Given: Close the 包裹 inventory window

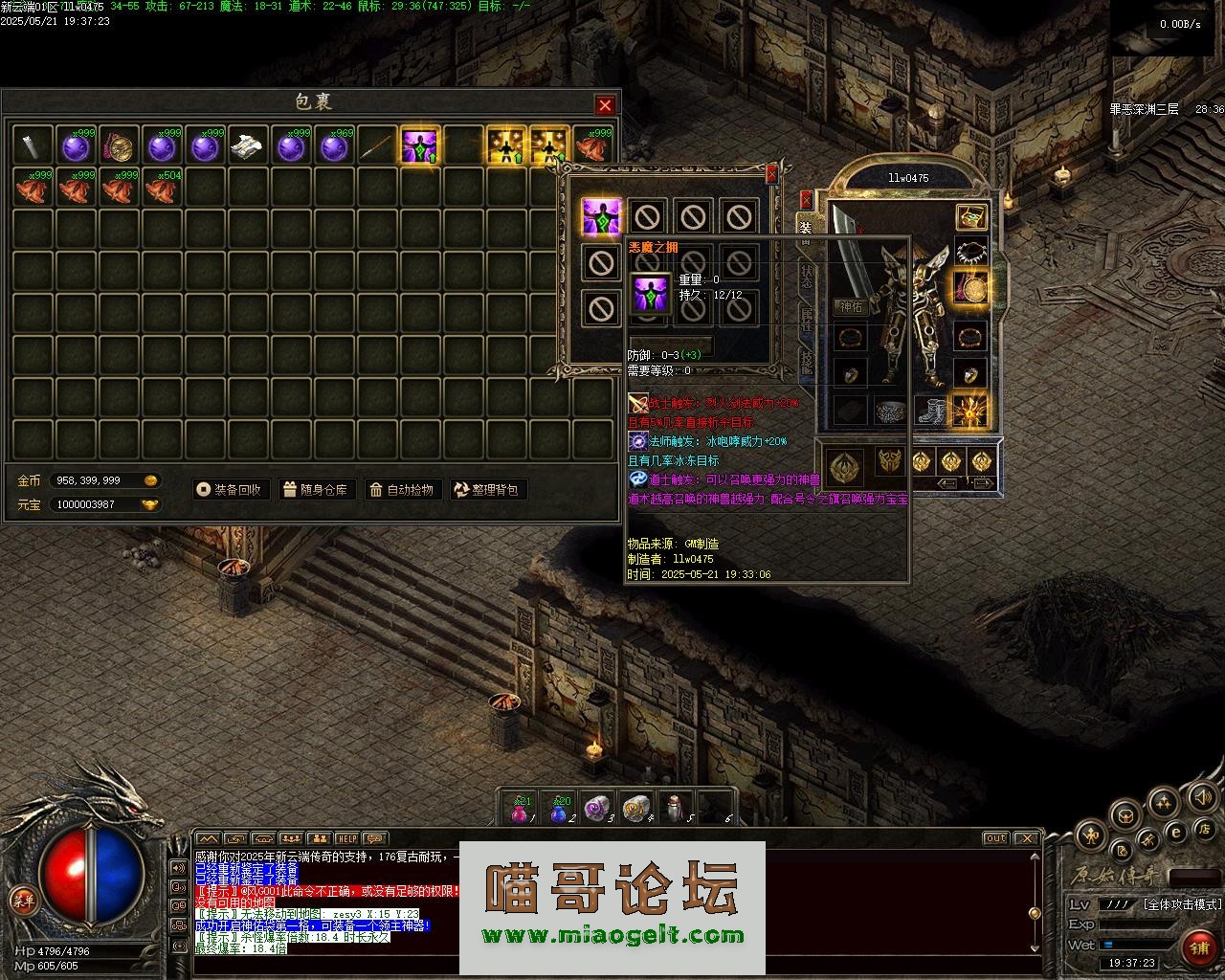Looking at the screenshot, I should click(605, 104).
